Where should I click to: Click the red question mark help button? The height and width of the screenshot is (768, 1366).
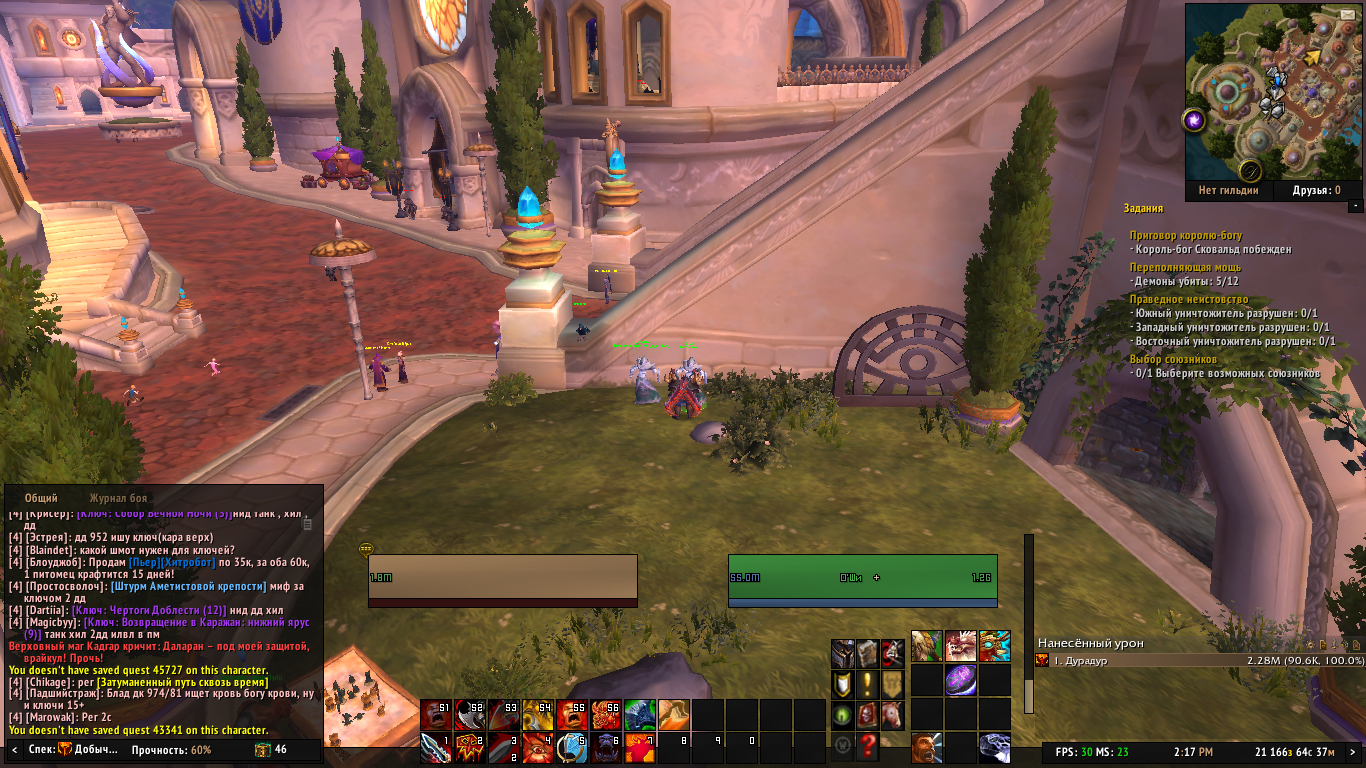[x=869, y=745]
